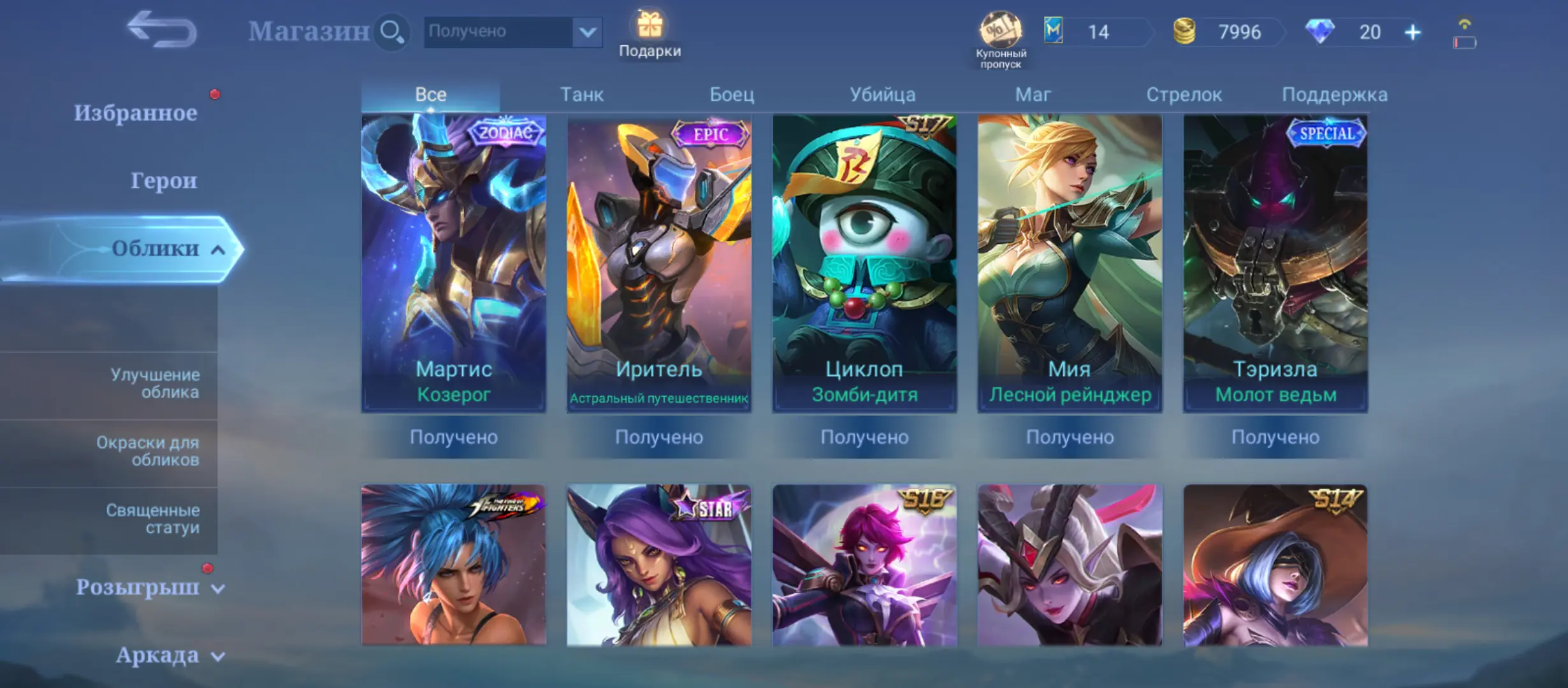The image size is (1568, 688).
Task: Show the Убийца skins tab
Action: 882,95
